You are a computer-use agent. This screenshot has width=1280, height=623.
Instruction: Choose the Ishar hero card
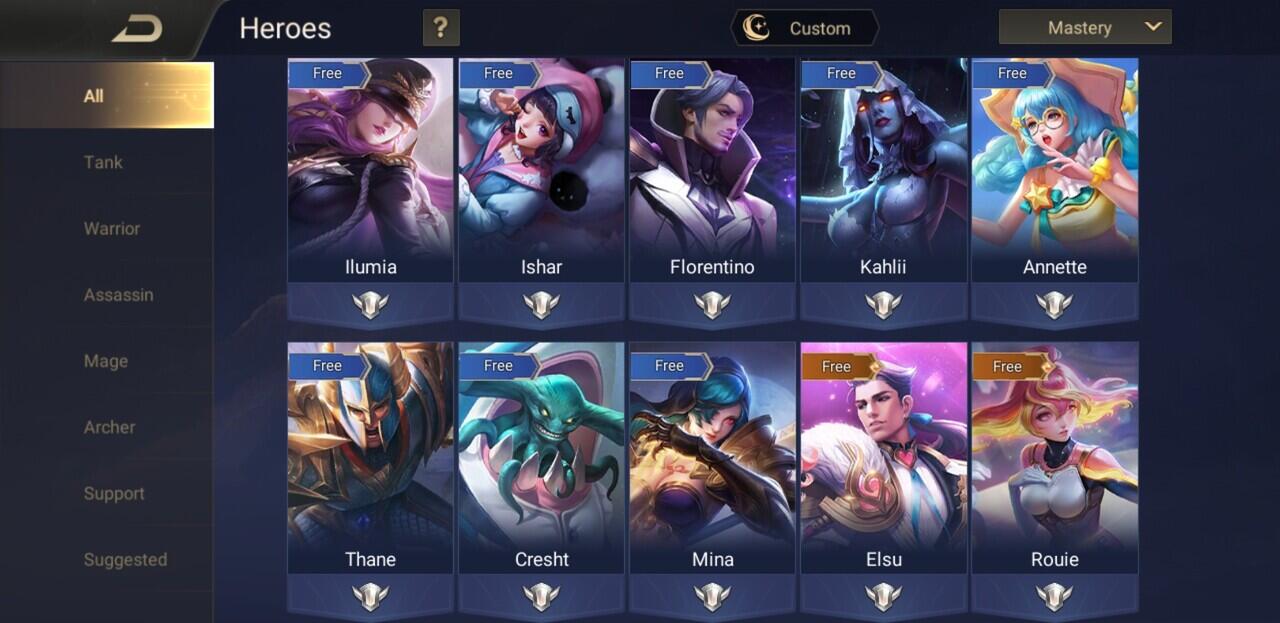(541, 170)
